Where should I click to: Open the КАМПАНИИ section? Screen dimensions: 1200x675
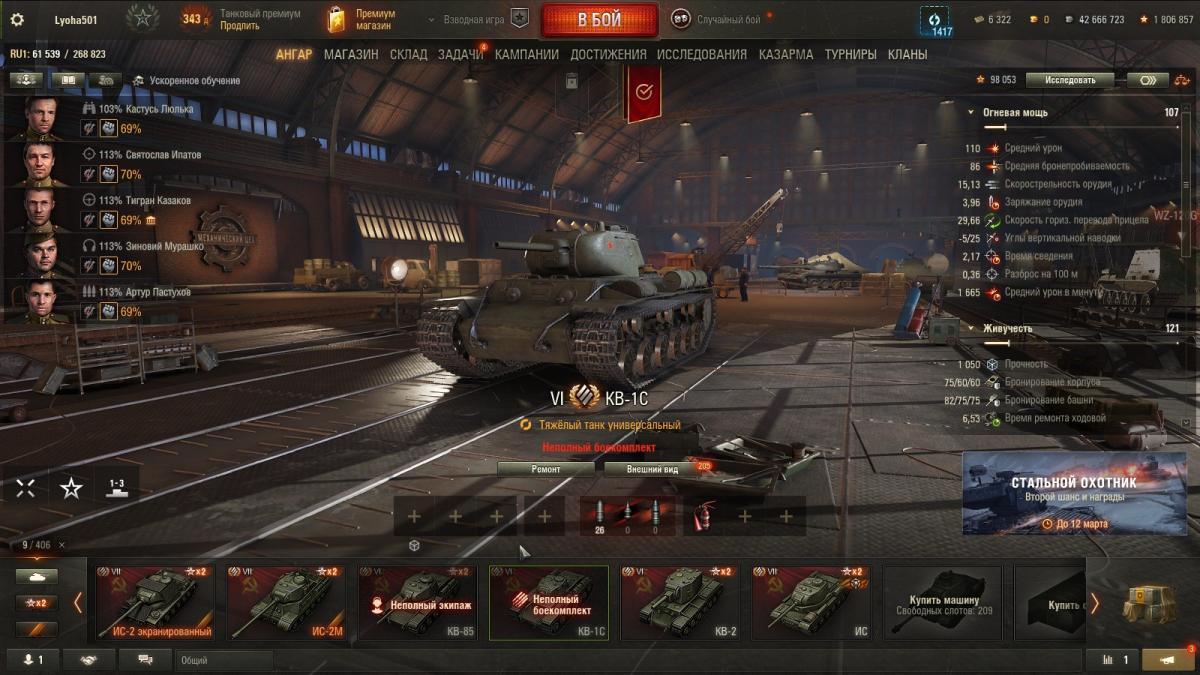pos(526,55)
